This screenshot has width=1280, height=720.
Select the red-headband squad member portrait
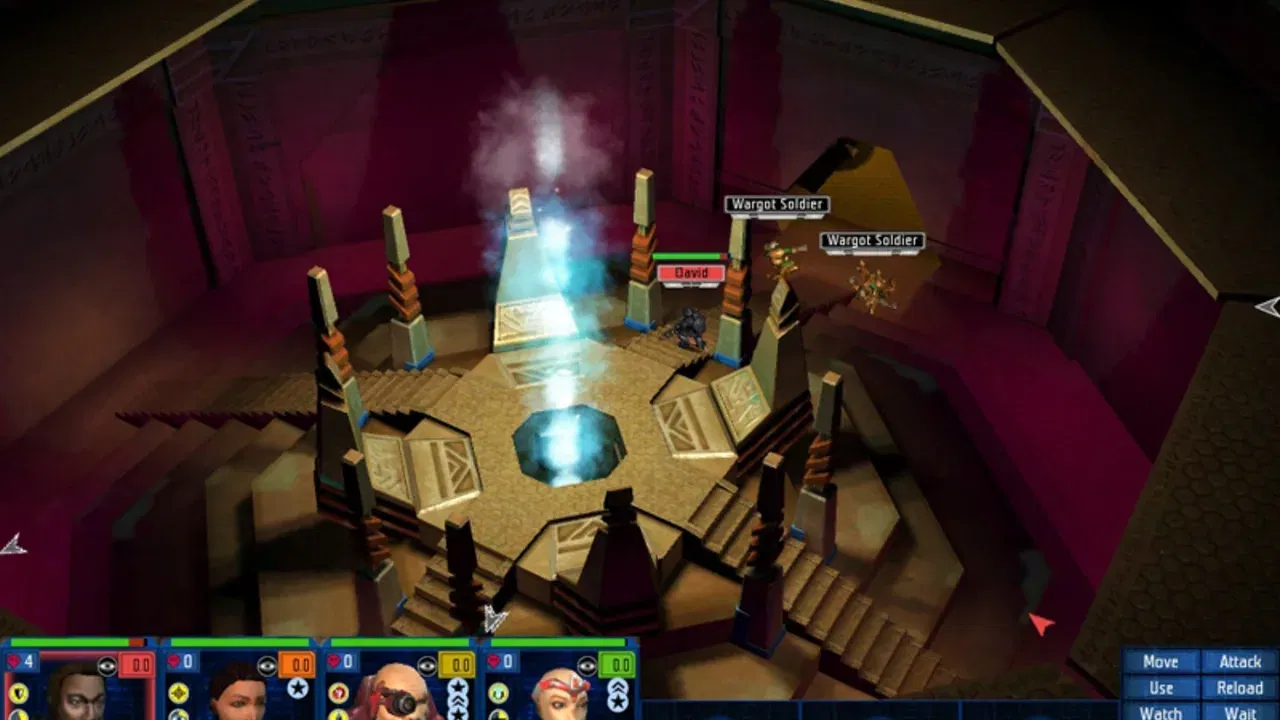coord(558,694)
